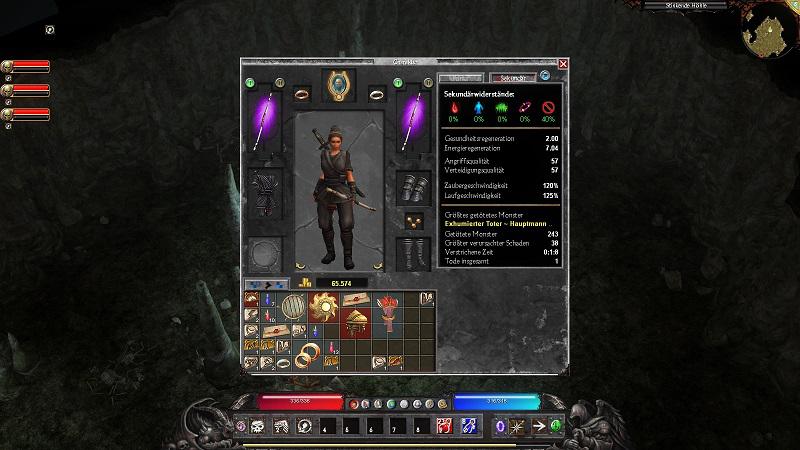Activate the purple portal button

click(501, 427)
